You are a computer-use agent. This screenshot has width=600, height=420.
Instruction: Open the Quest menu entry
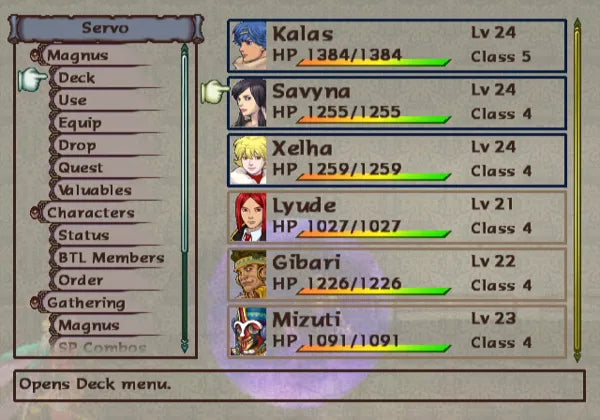[80, 168]
